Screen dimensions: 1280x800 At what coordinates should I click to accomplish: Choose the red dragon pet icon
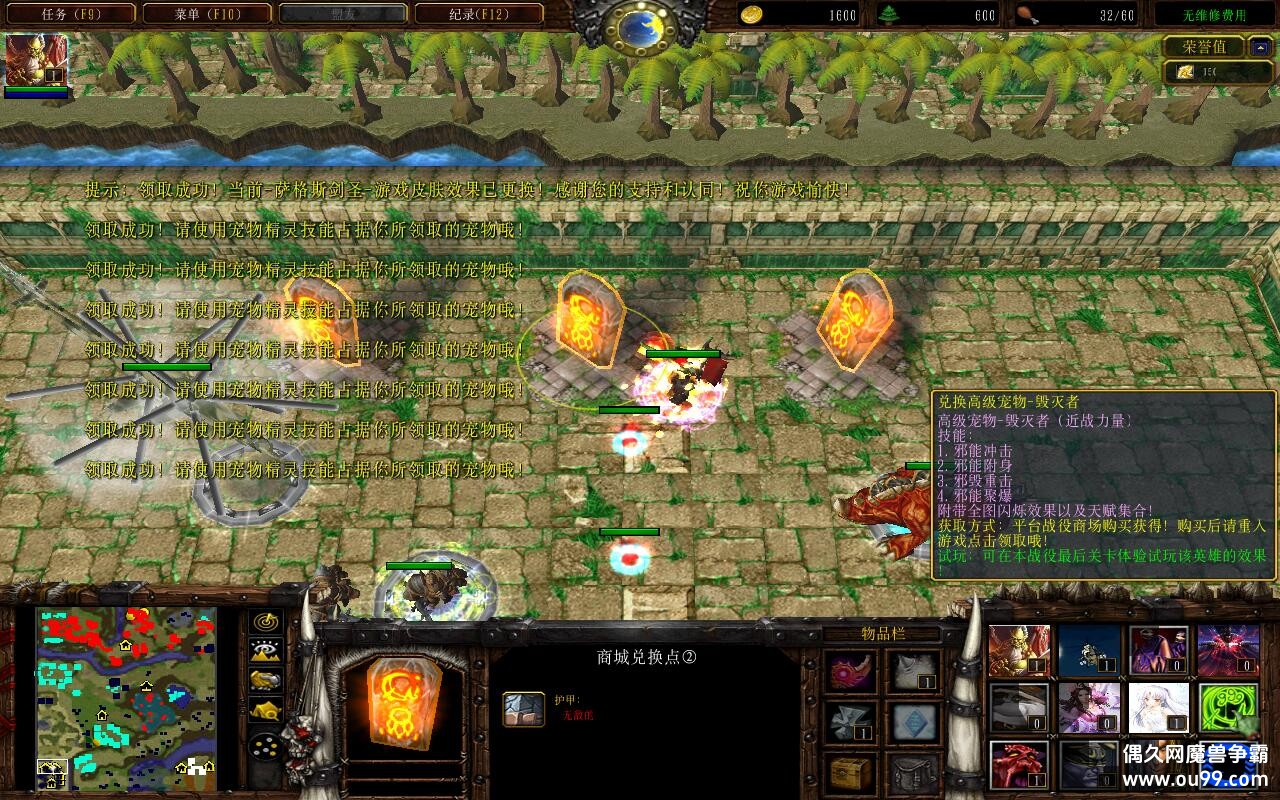[x=1019, y=765]
